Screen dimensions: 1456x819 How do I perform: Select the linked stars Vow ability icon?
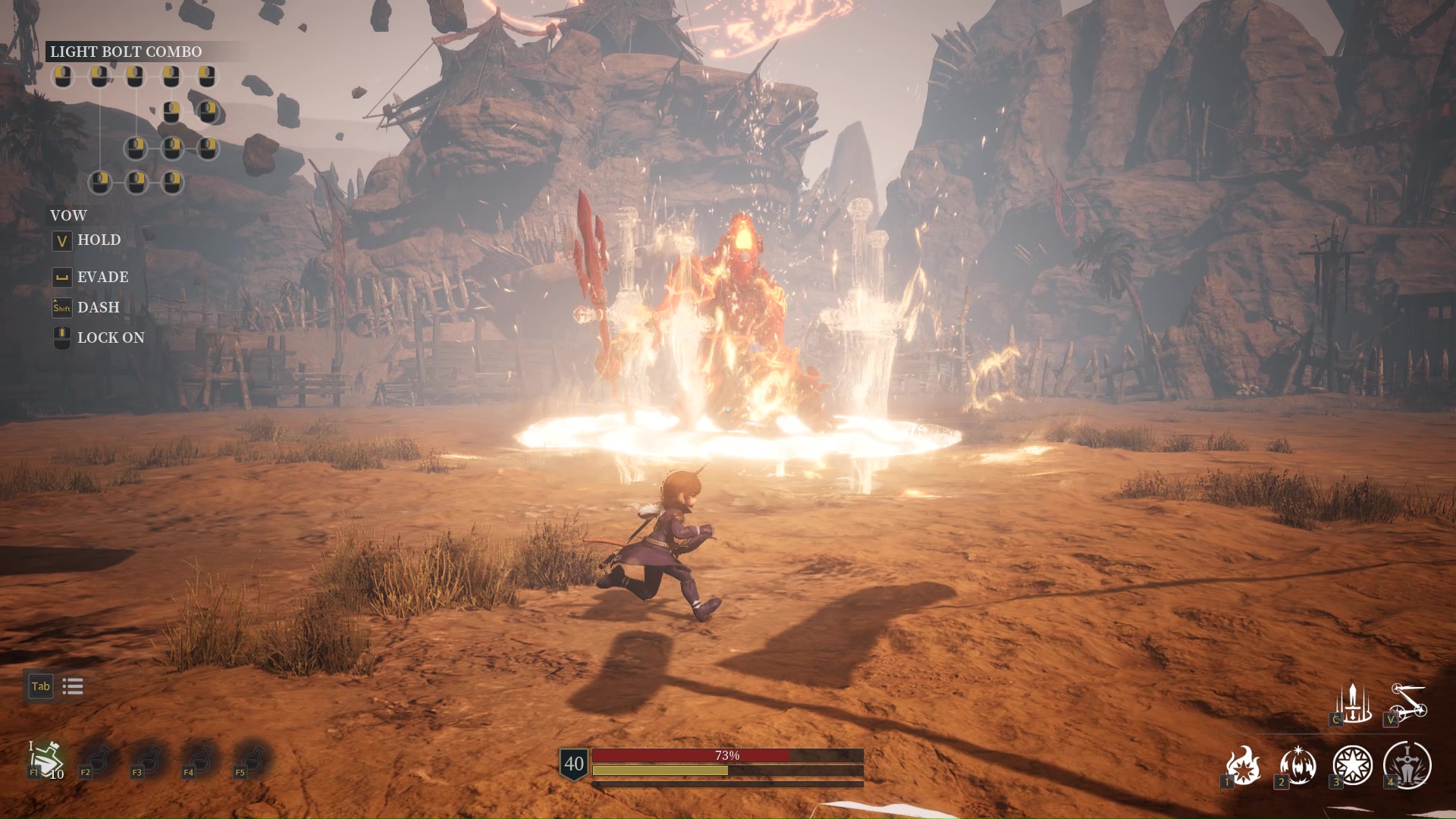(1408, 703)
